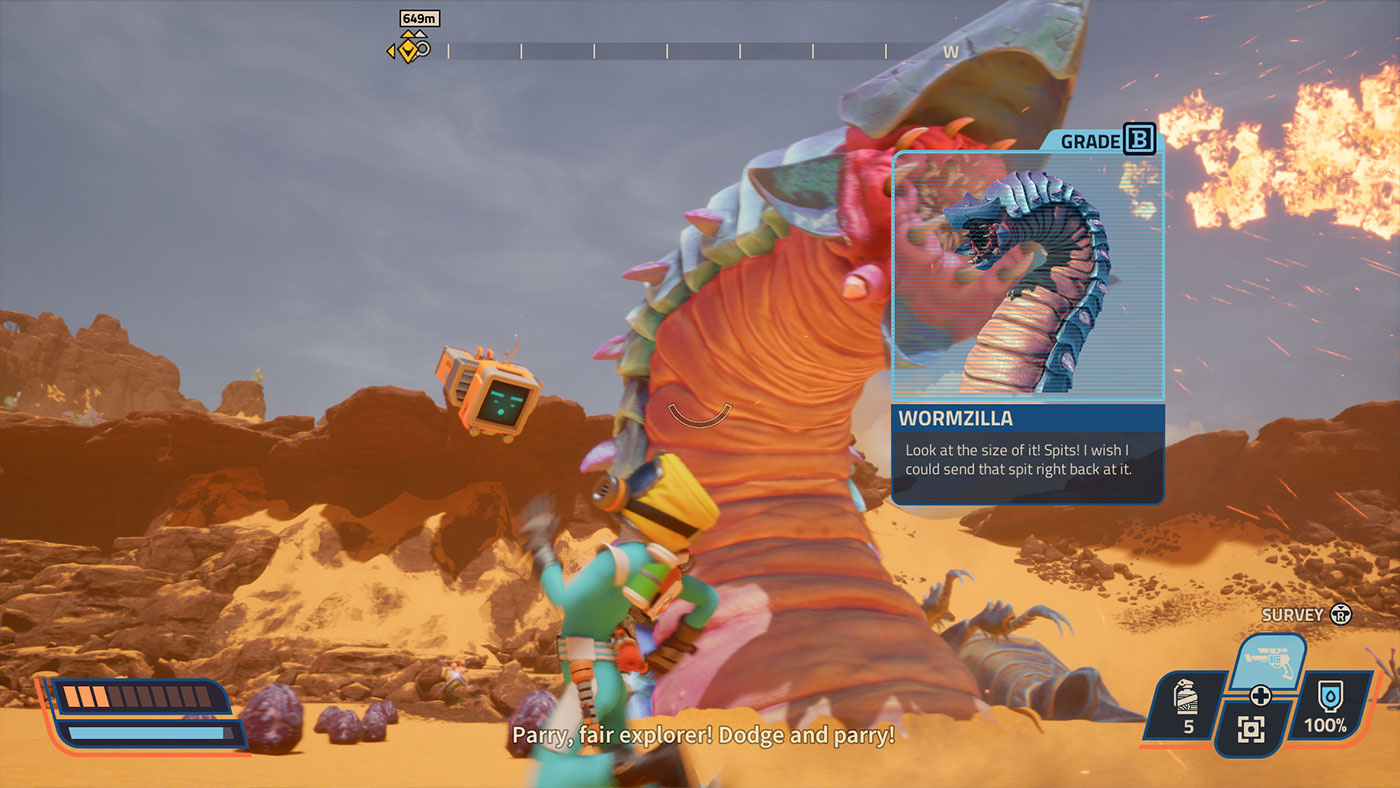This screenshot has height=788, width=1400.
Task: Activate the scanner viewfinder slot
Action: point(1253,729)
